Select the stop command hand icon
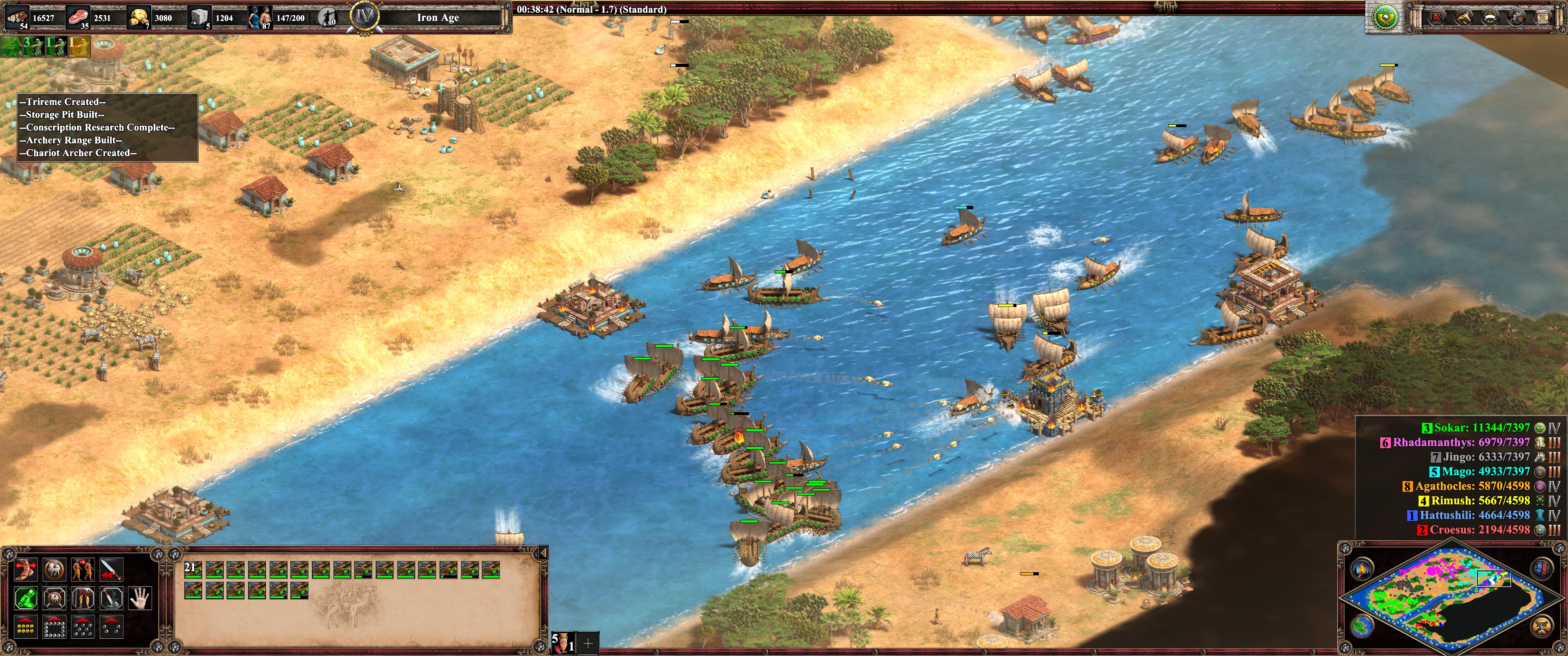Image resolution: width=1568 pixels, height=656 pixels. (x=140, y=598)
